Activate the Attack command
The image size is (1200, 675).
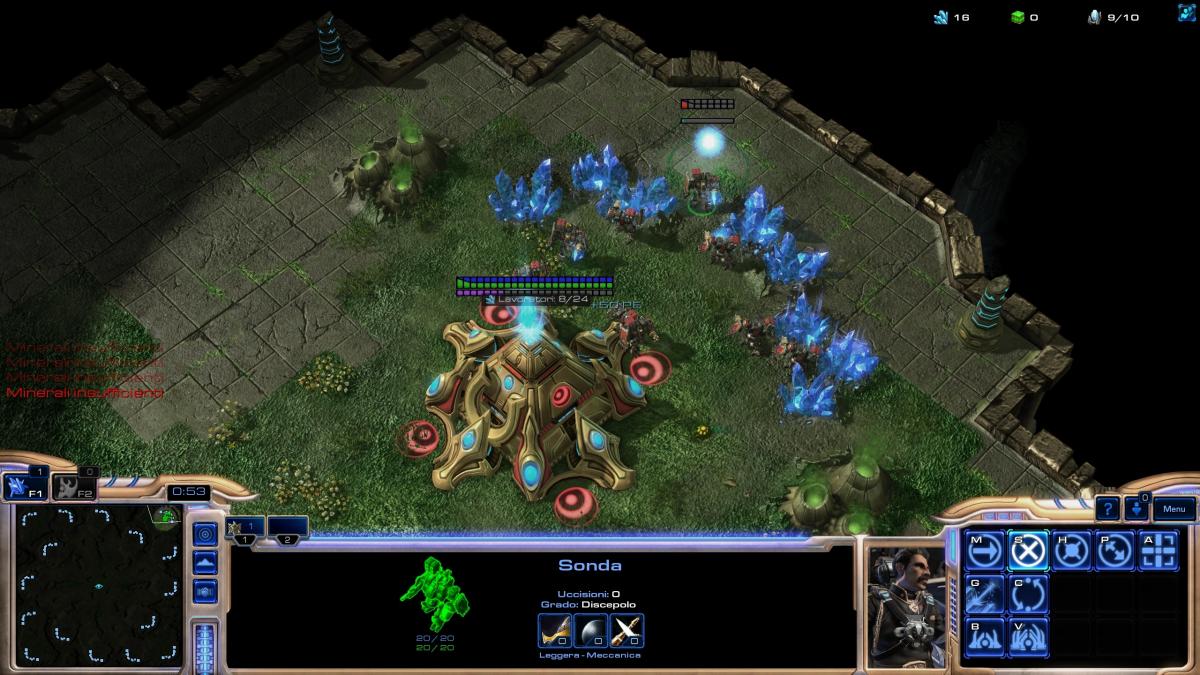coord(1160,551)
